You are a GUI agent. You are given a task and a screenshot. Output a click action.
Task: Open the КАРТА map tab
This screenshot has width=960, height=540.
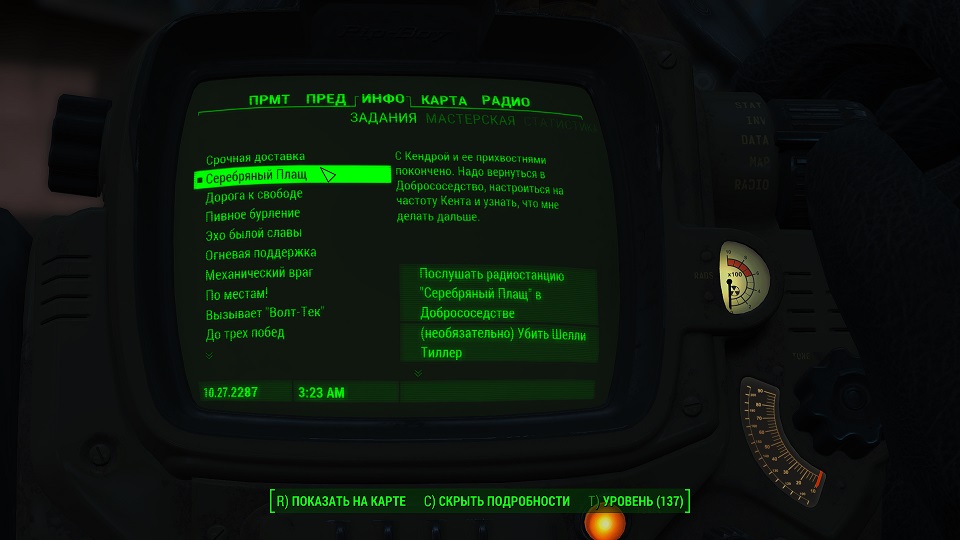click(444, 101)
